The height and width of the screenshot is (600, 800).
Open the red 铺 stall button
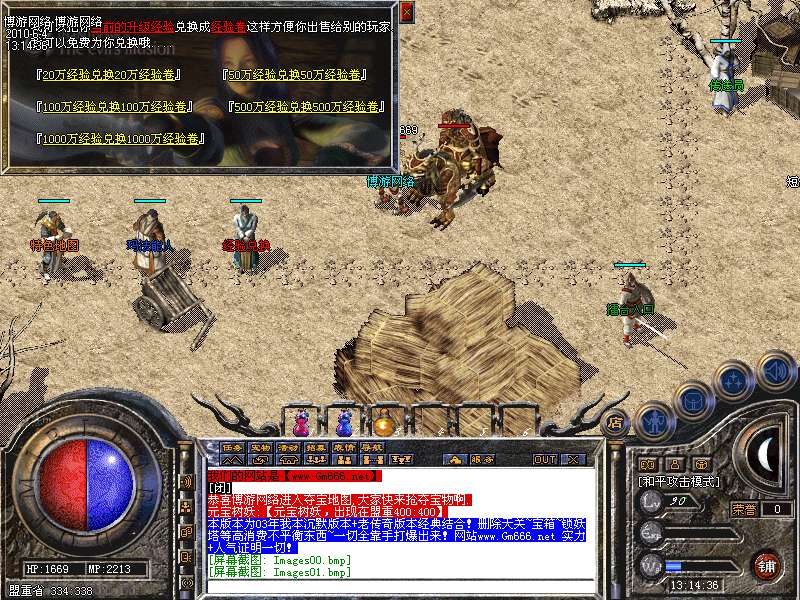pos(765,564)
